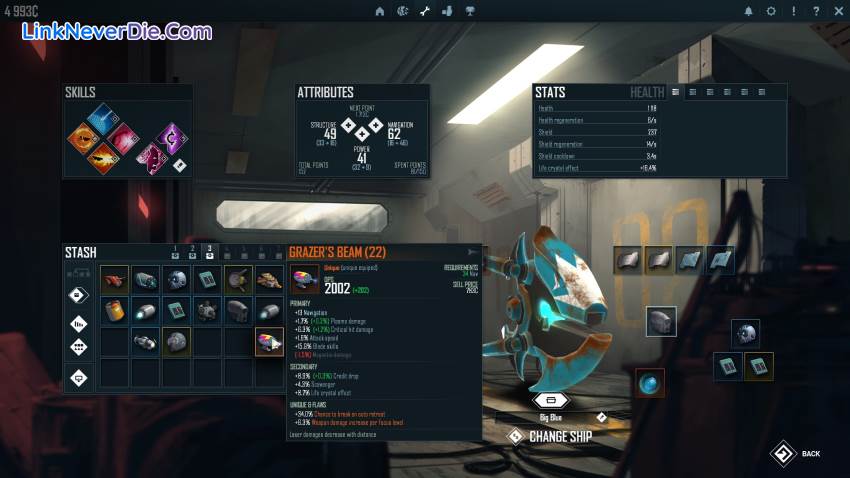Select the equipped skull-like helmet slot
Screen dimensions: 850x478
click(745, 334)
